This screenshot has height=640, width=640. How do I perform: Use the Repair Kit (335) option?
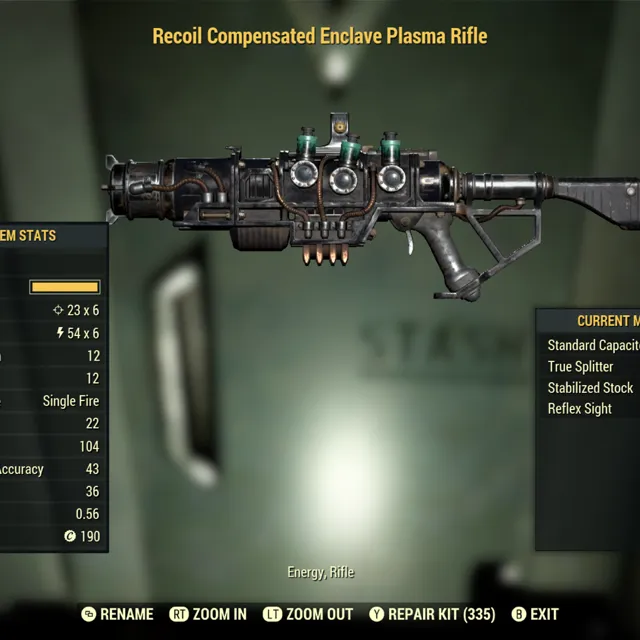pyautogui.click(x=431, y=614)
